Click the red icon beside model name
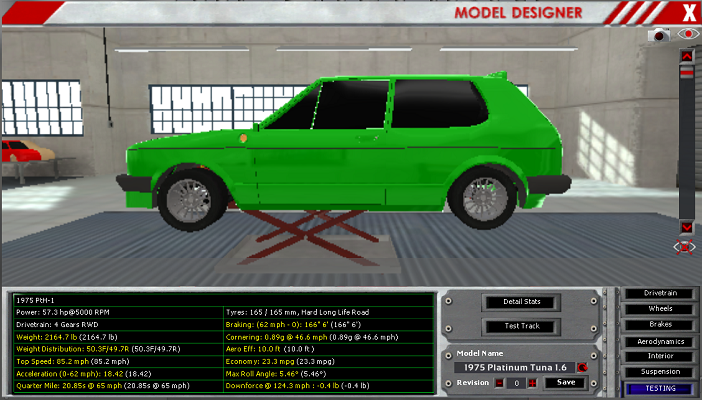 coord(581,367)
